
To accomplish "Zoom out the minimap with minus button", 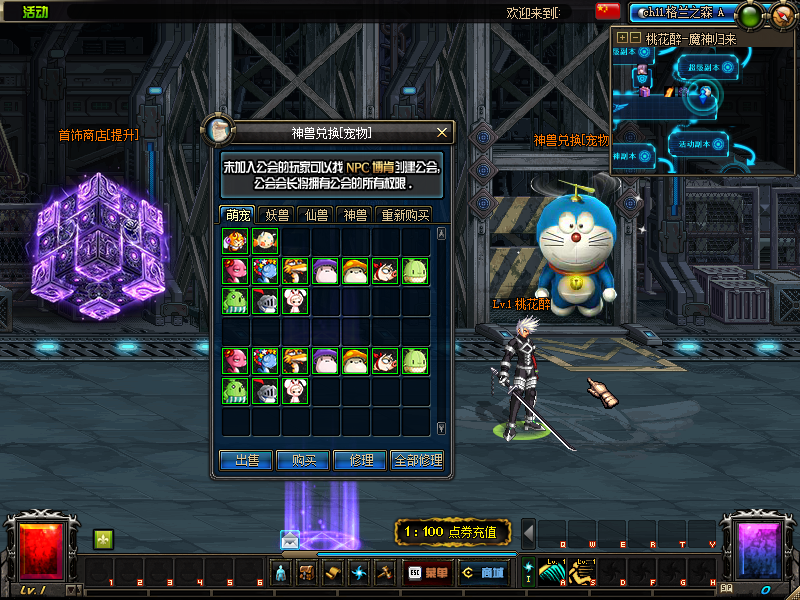I will click(636, 37).
